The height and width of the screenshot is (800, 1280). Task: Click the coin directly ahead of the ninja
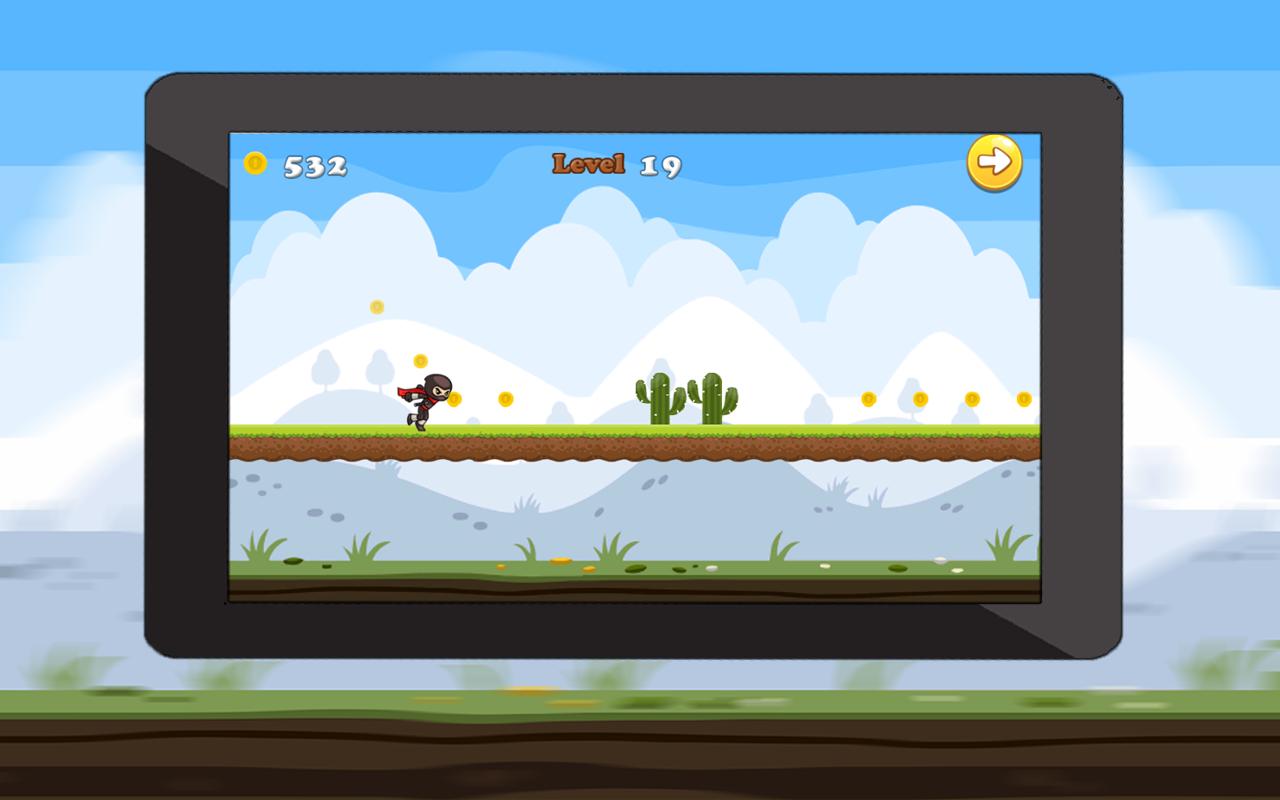coord(455,398)
